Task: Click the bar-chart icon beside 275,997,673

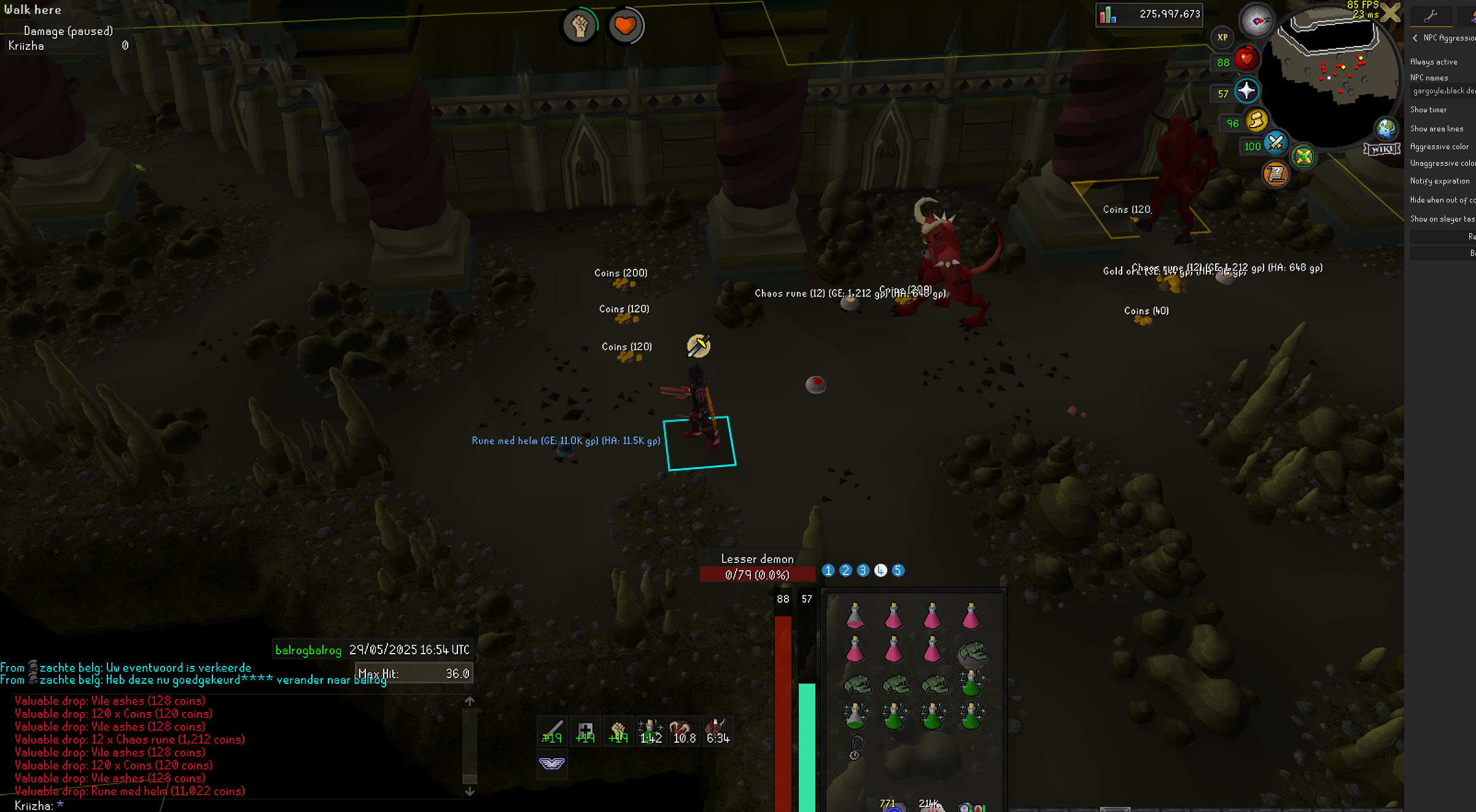Action: point(1108,15)
